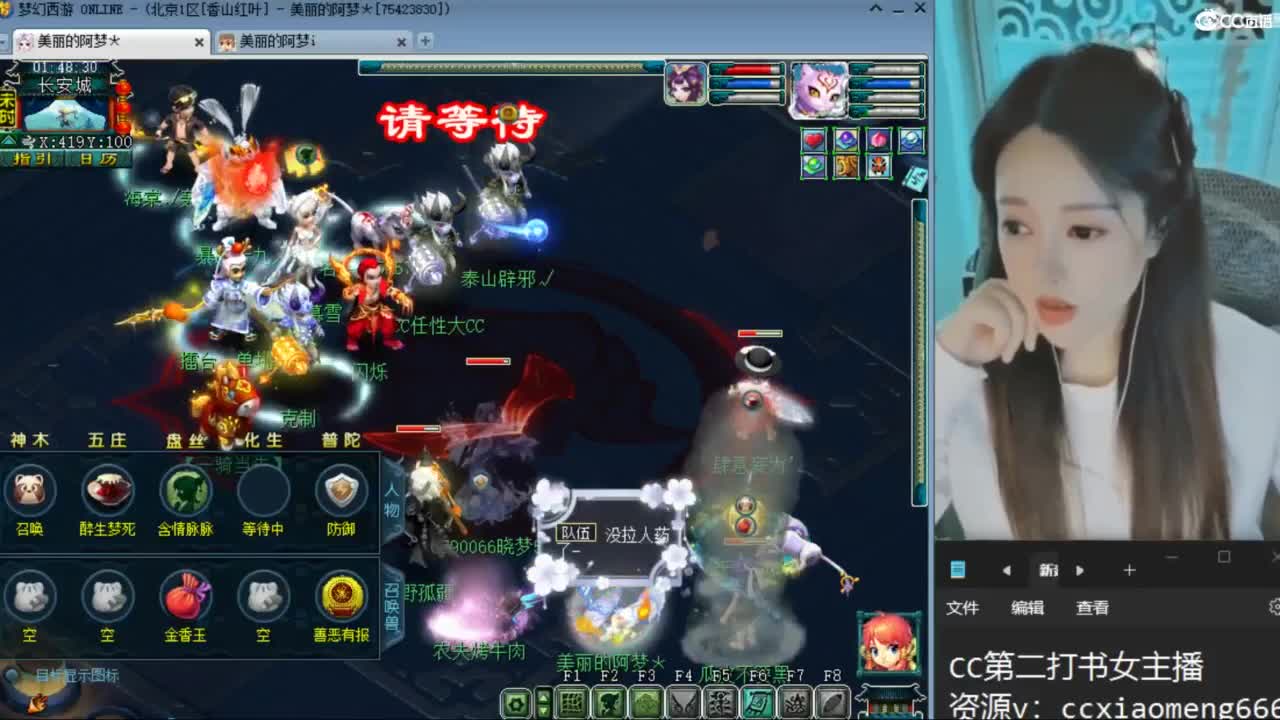The height and width of the screenshot is (720, 1280).
Task: Toggle the glowing F6 skill slot
Action: [x=756, y=703]
